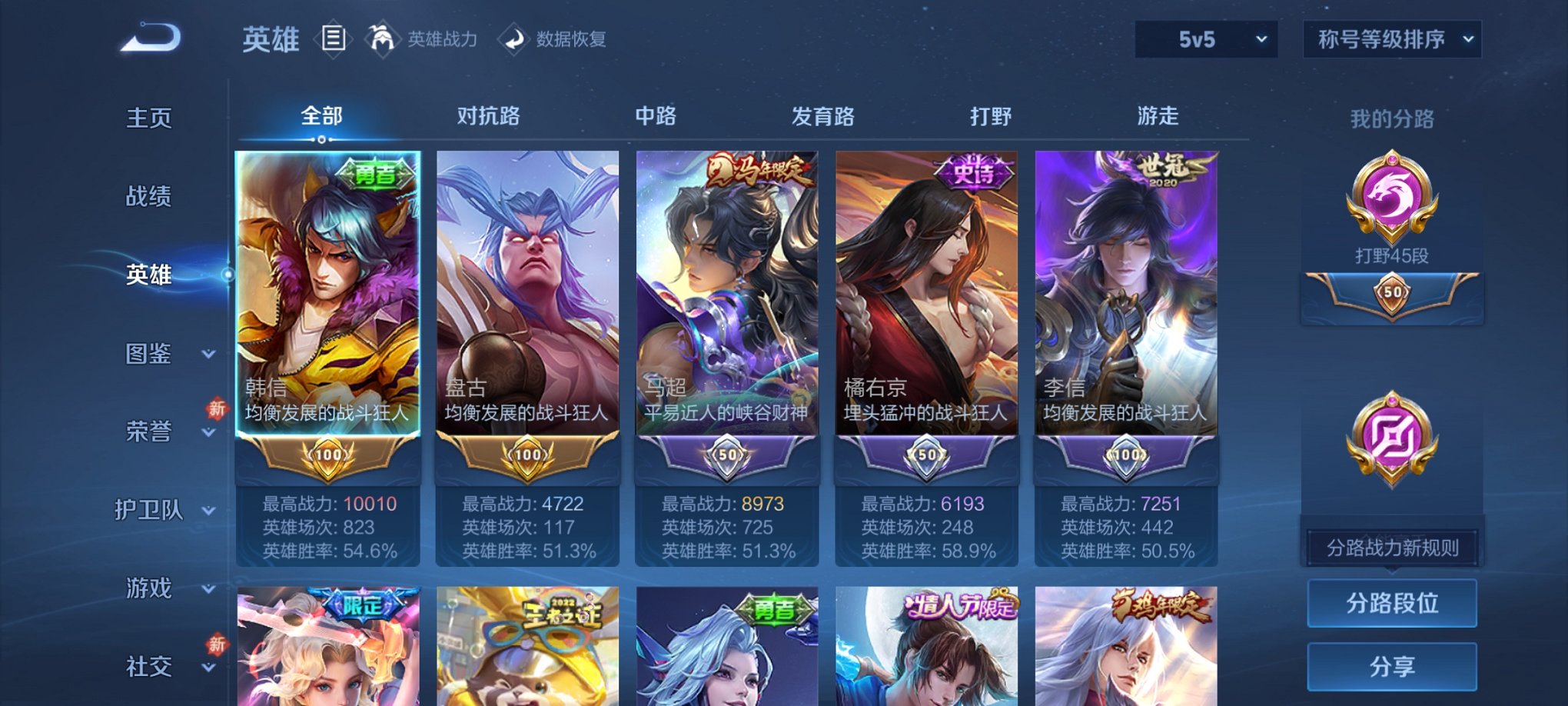The image size is (1568, 706).
Task: Switch to the 对抗路 lane tab
Action: (x=490, y=116)
